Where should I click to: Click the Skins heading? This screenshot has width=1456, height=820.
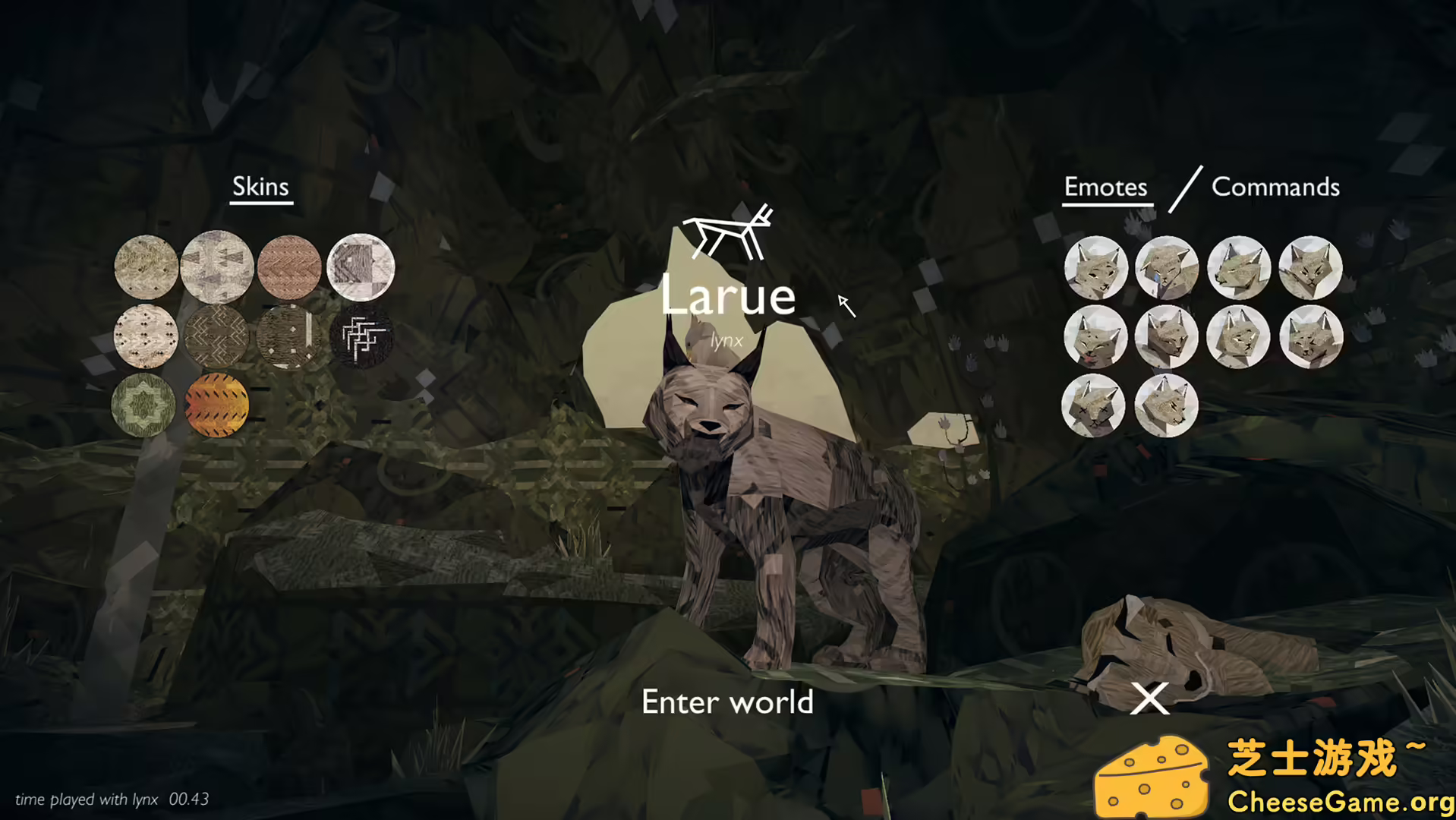[260, 186]
